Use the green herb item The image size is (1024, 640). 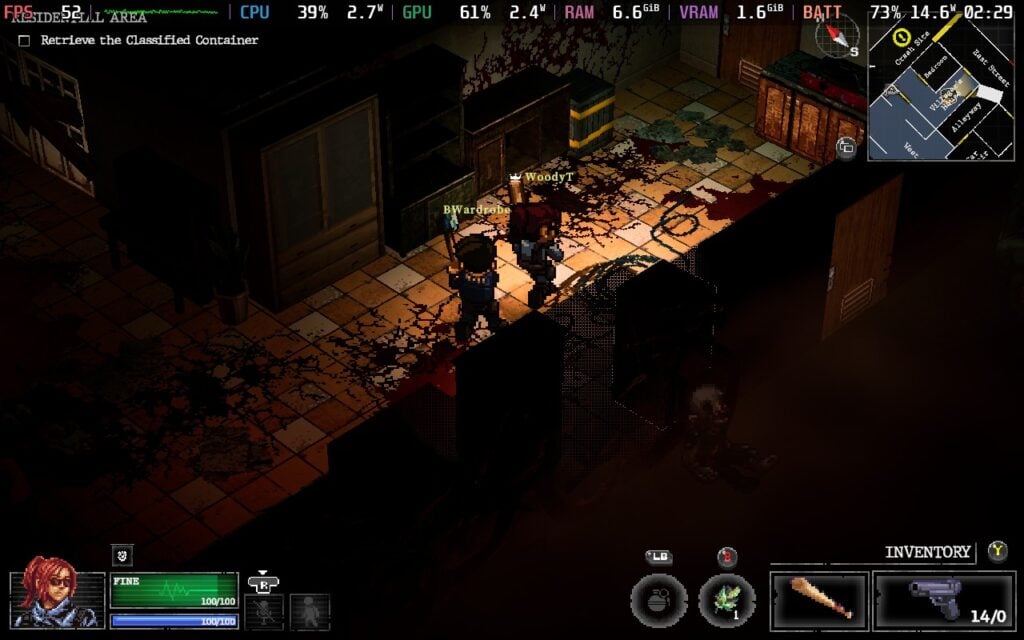[727, 602]
